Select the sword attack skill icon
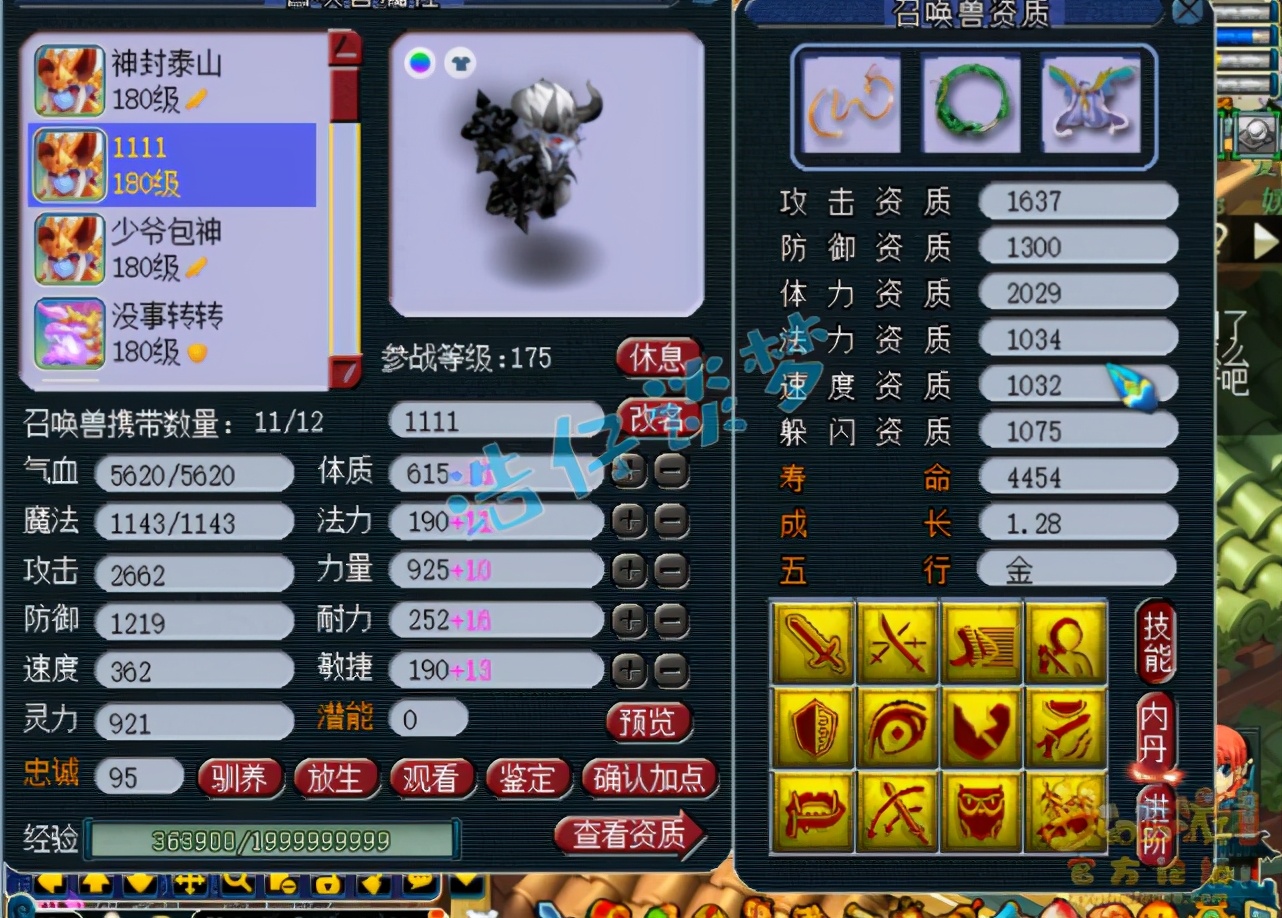Image resolution: width=1282 pixels, height=918 pixels. pyautogui.click(x=812, y=640)
